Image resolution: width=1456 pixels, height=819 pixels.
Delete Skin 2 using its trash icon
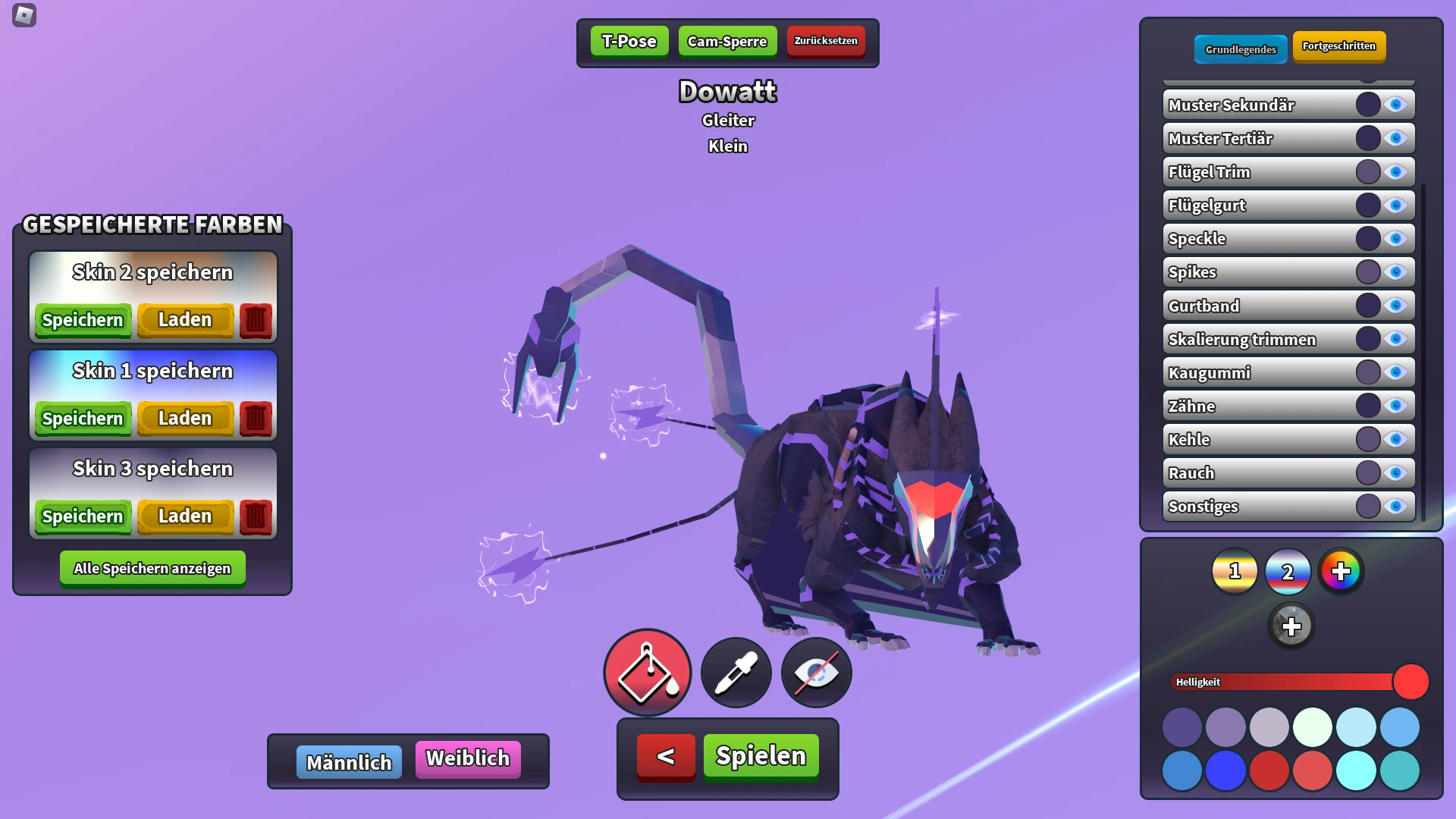point(255,319)
